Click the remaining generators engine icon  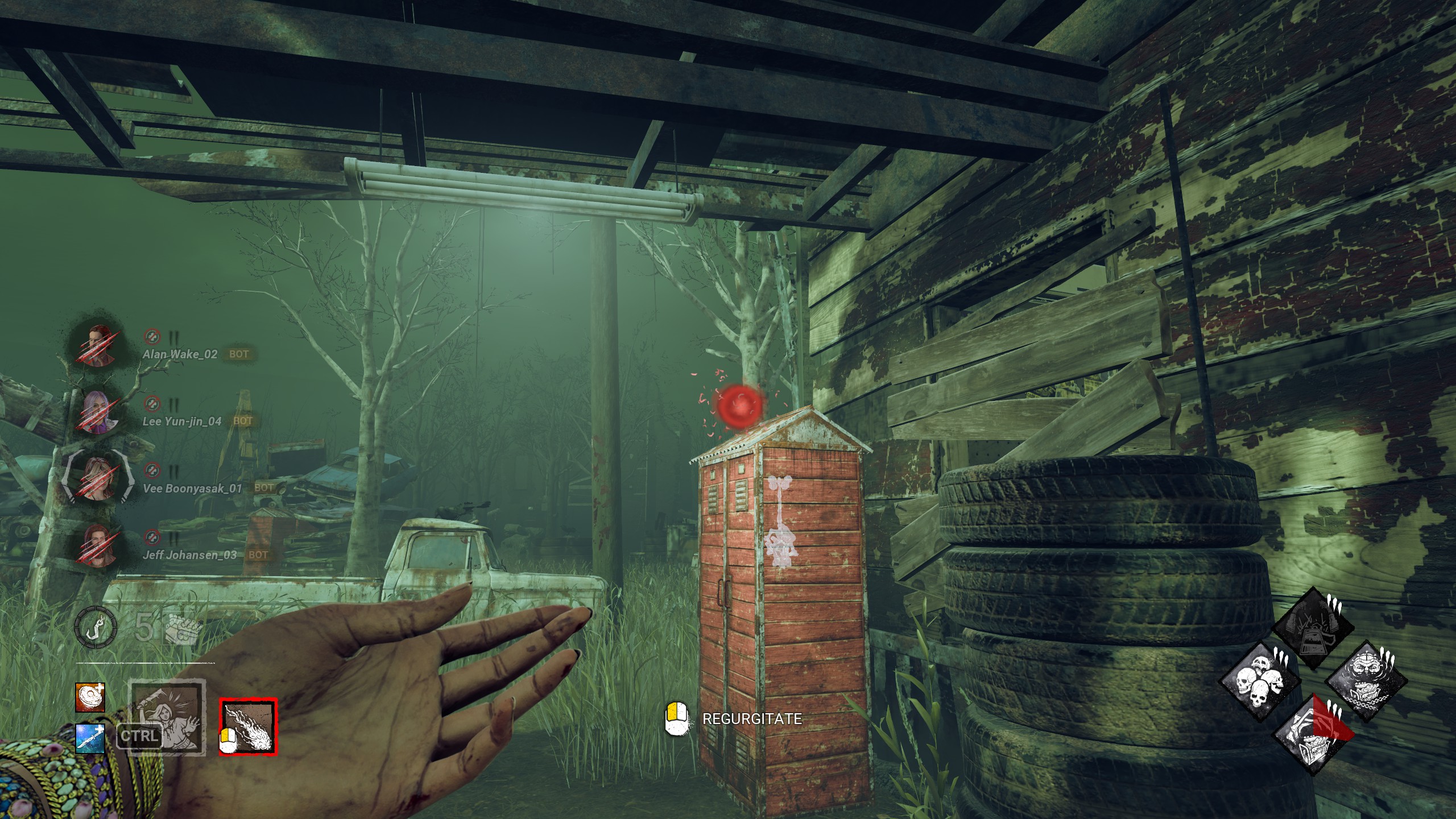point(183,628)
